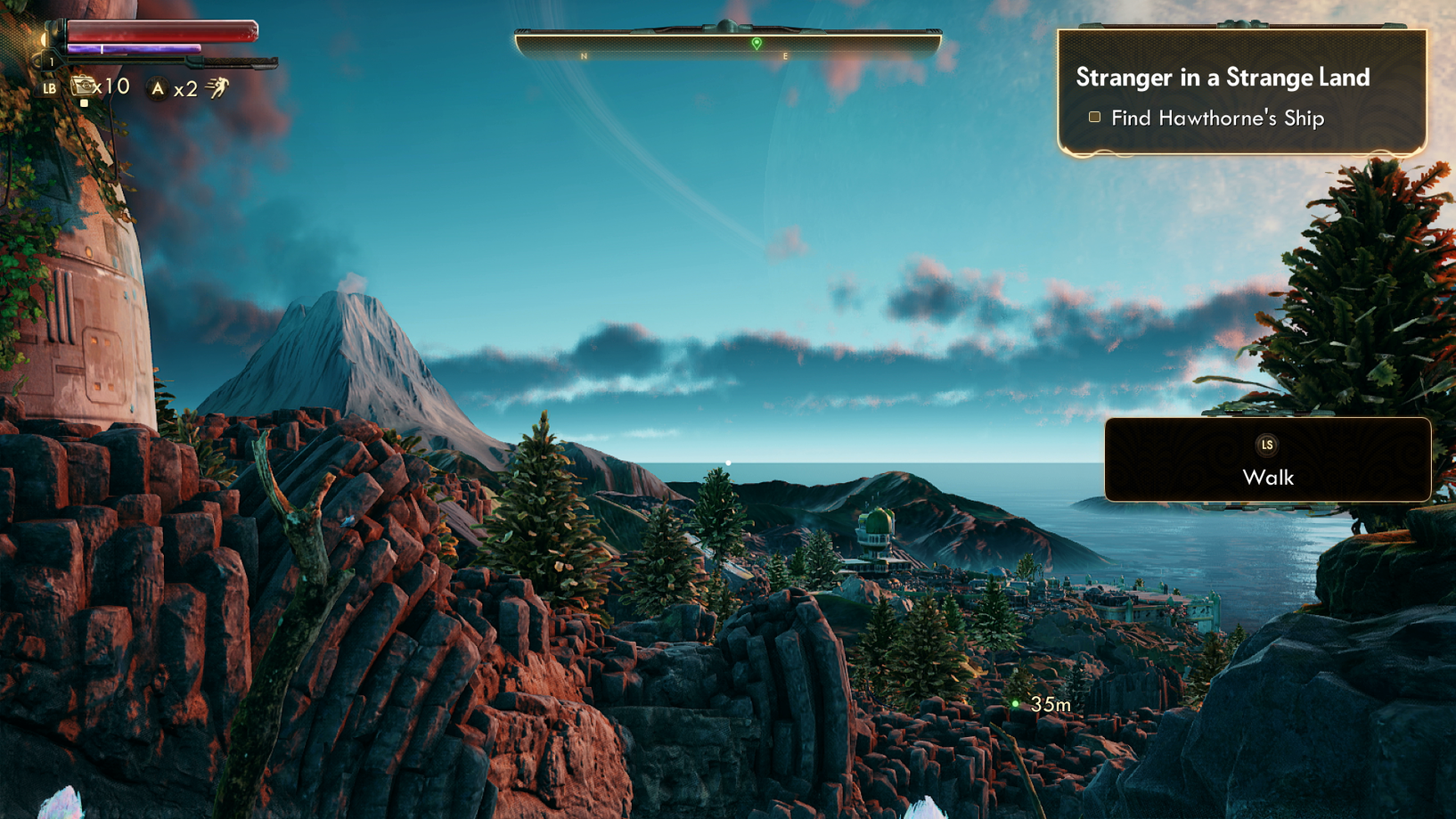This screenshot has height=819, width=1456.
Task: Click the LB button prompt icon
Action: tap(51, 88)
